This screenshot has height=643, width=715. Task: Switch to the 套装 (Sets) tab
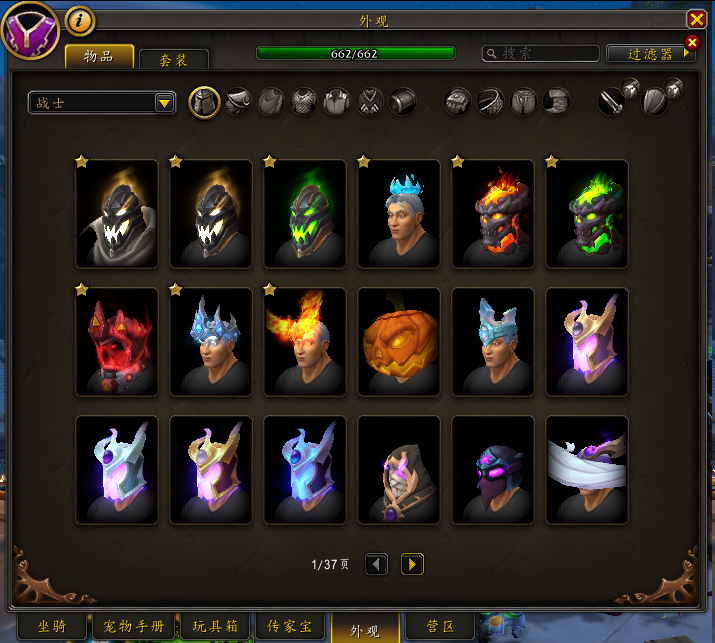[173, 60]
